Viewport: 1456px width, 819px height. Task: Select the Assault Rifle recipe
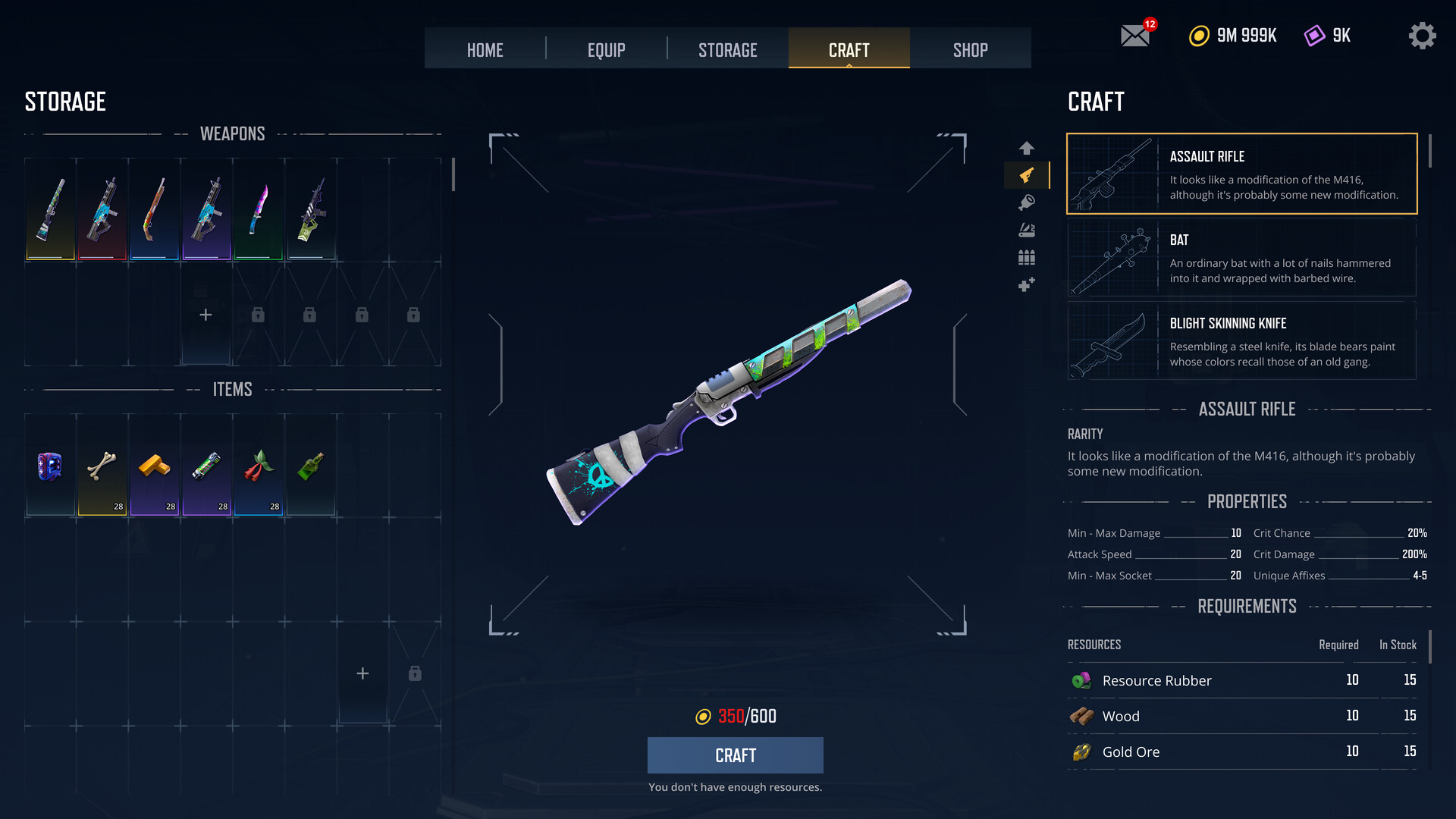(1241, 174)
